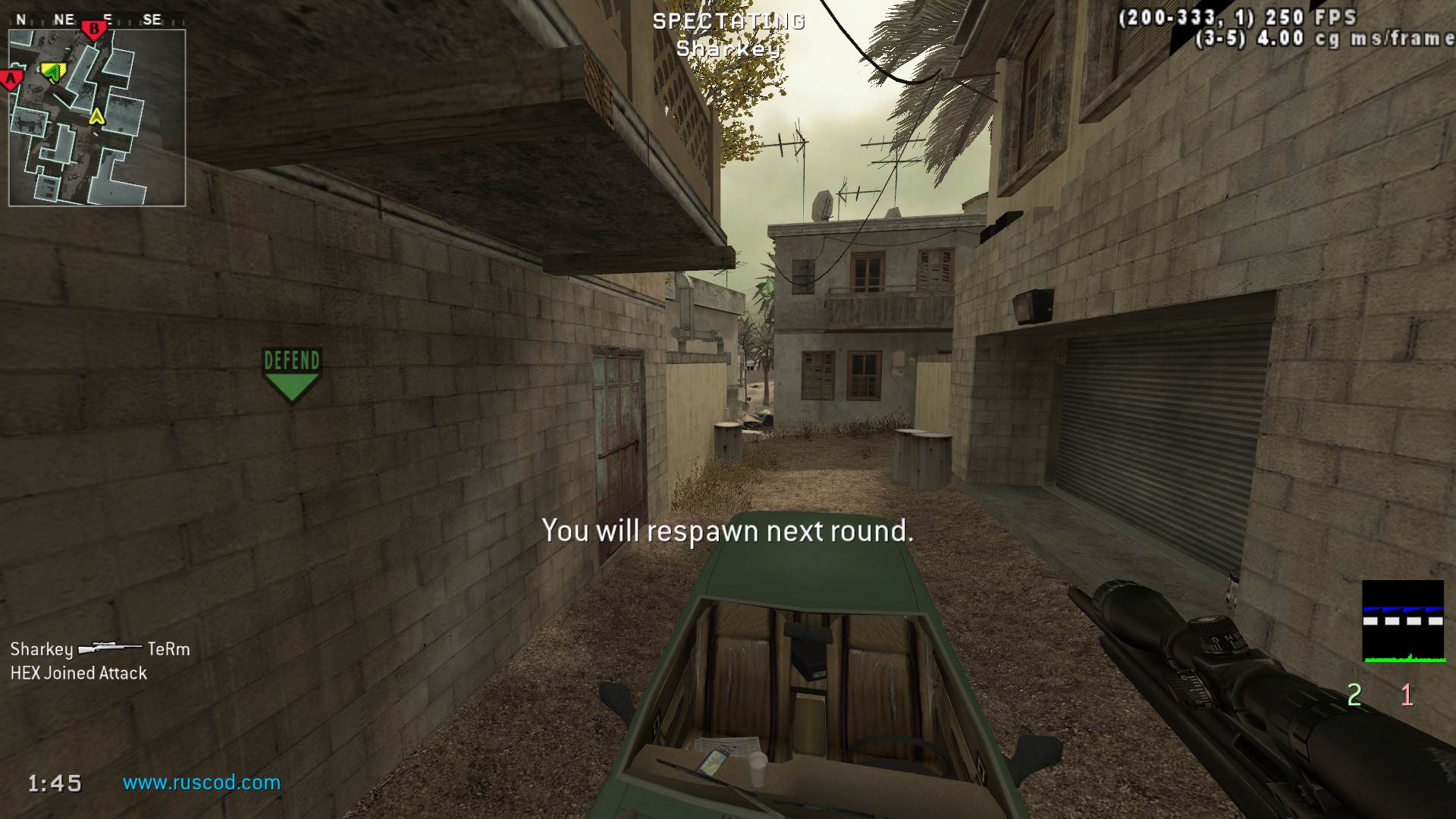Screen dimensions: 1456x819
Task: Select the red A objective marker
Action: (11, 78)
